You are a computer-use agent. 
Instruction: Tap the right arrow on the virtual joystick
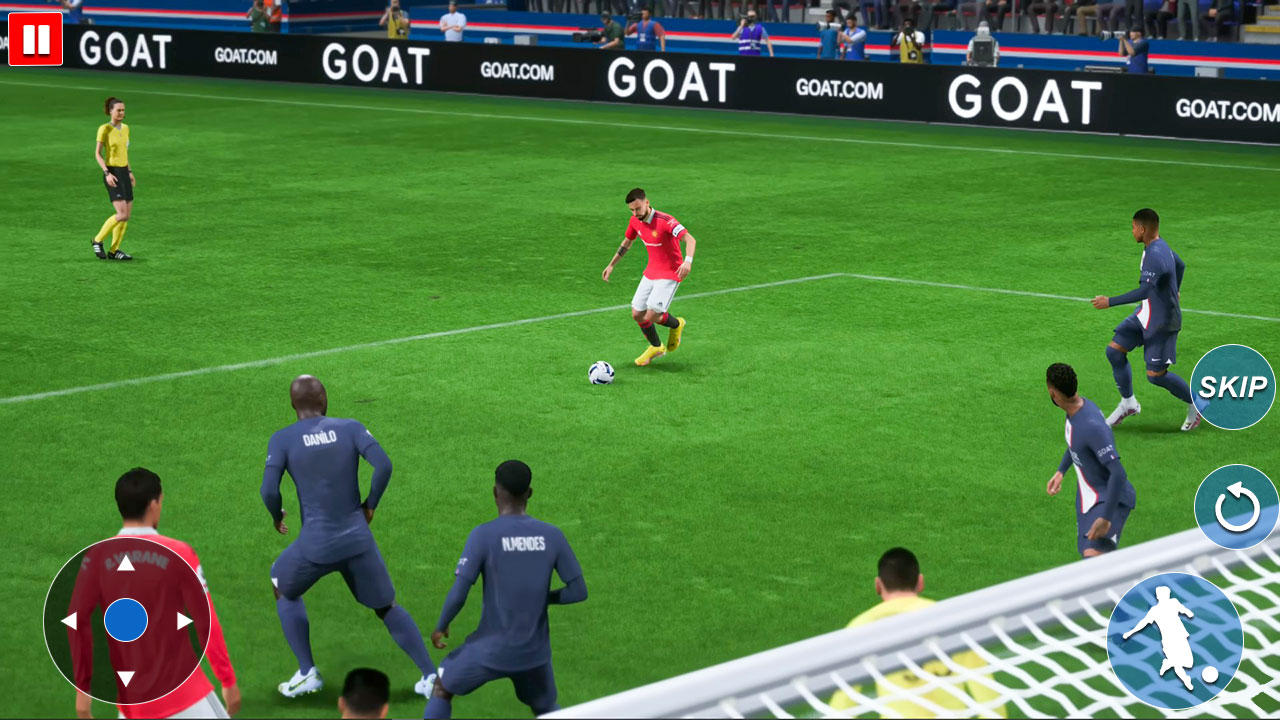[182, 620]
